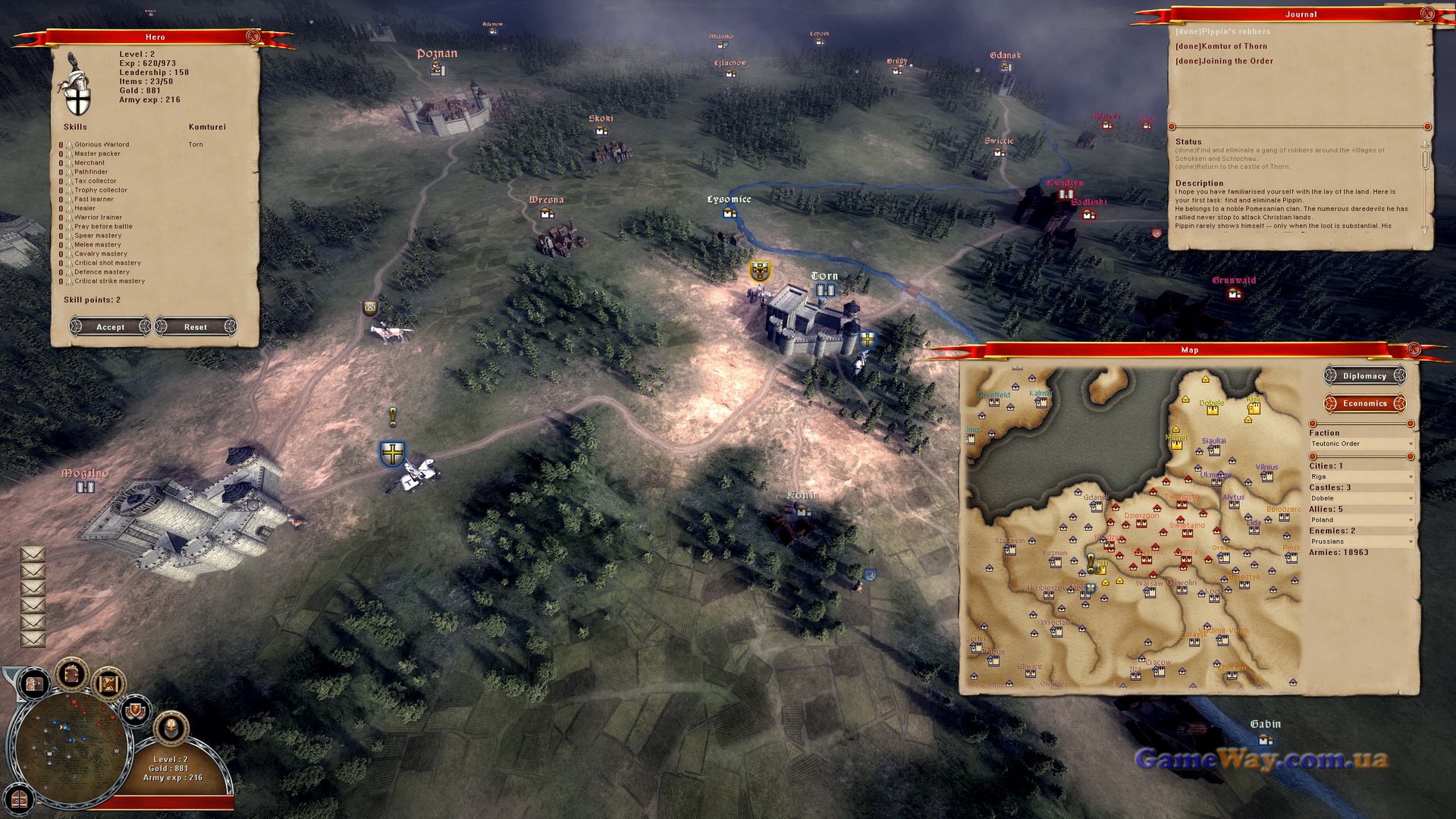Switch to the Economics view

[x=1364, y=403]
